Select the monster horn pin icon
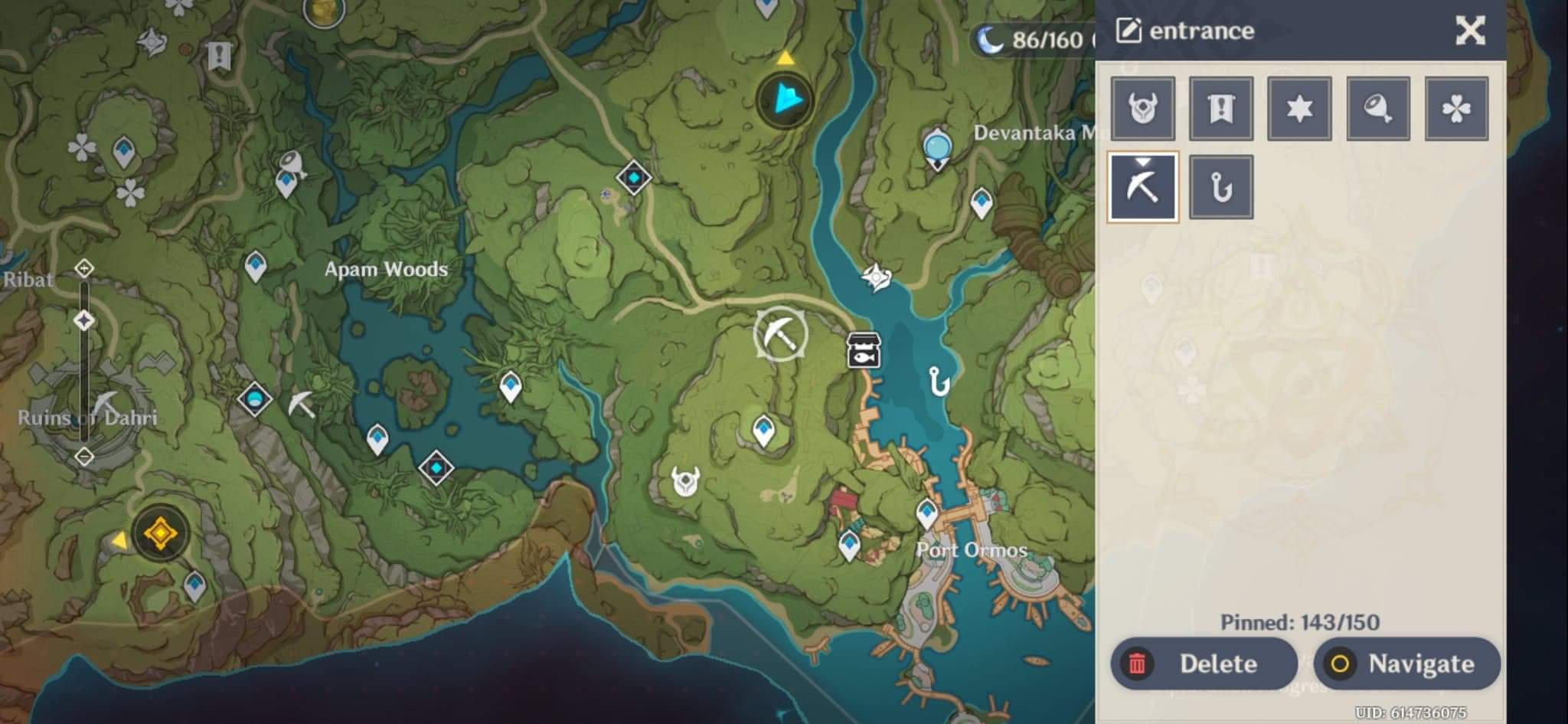The width and height of the screenshot is (1568, 724). pos(1142,107)
